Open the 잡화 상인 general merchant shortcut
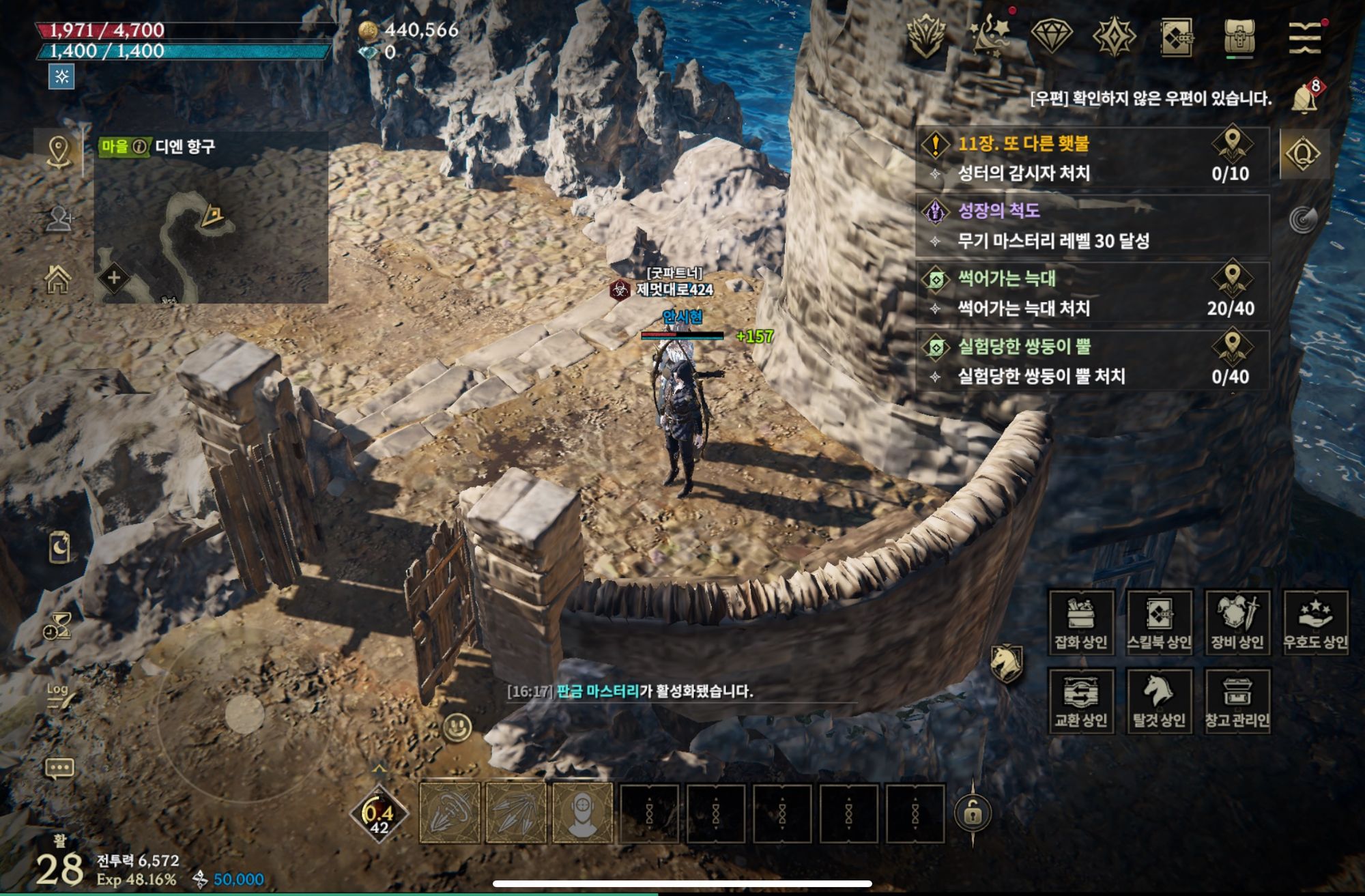The height and width of the screenshot is (896, 1365). [x=1081, y=622]
